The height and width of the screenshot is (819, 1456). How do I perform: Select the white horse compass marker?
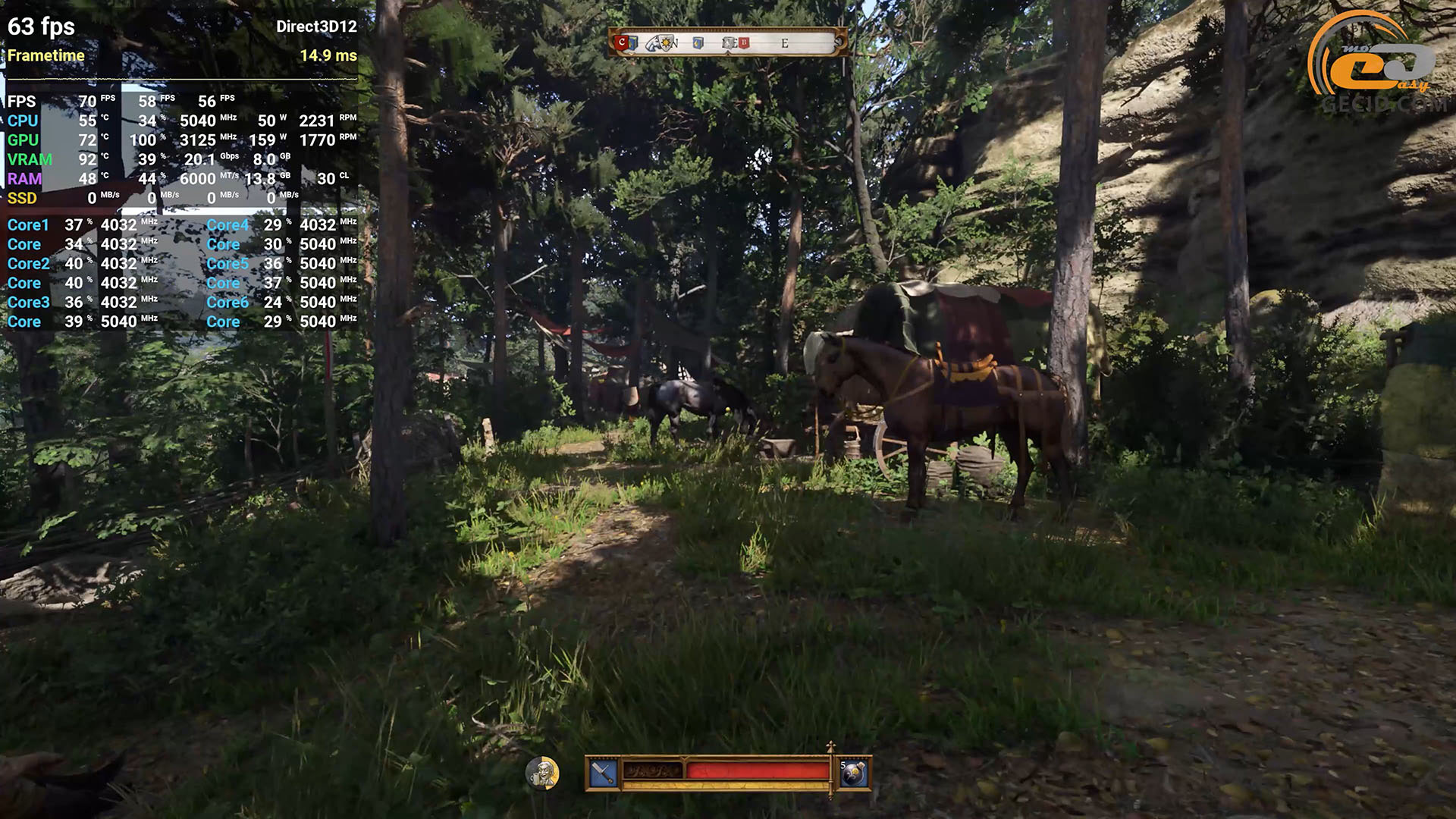[654, 44]
